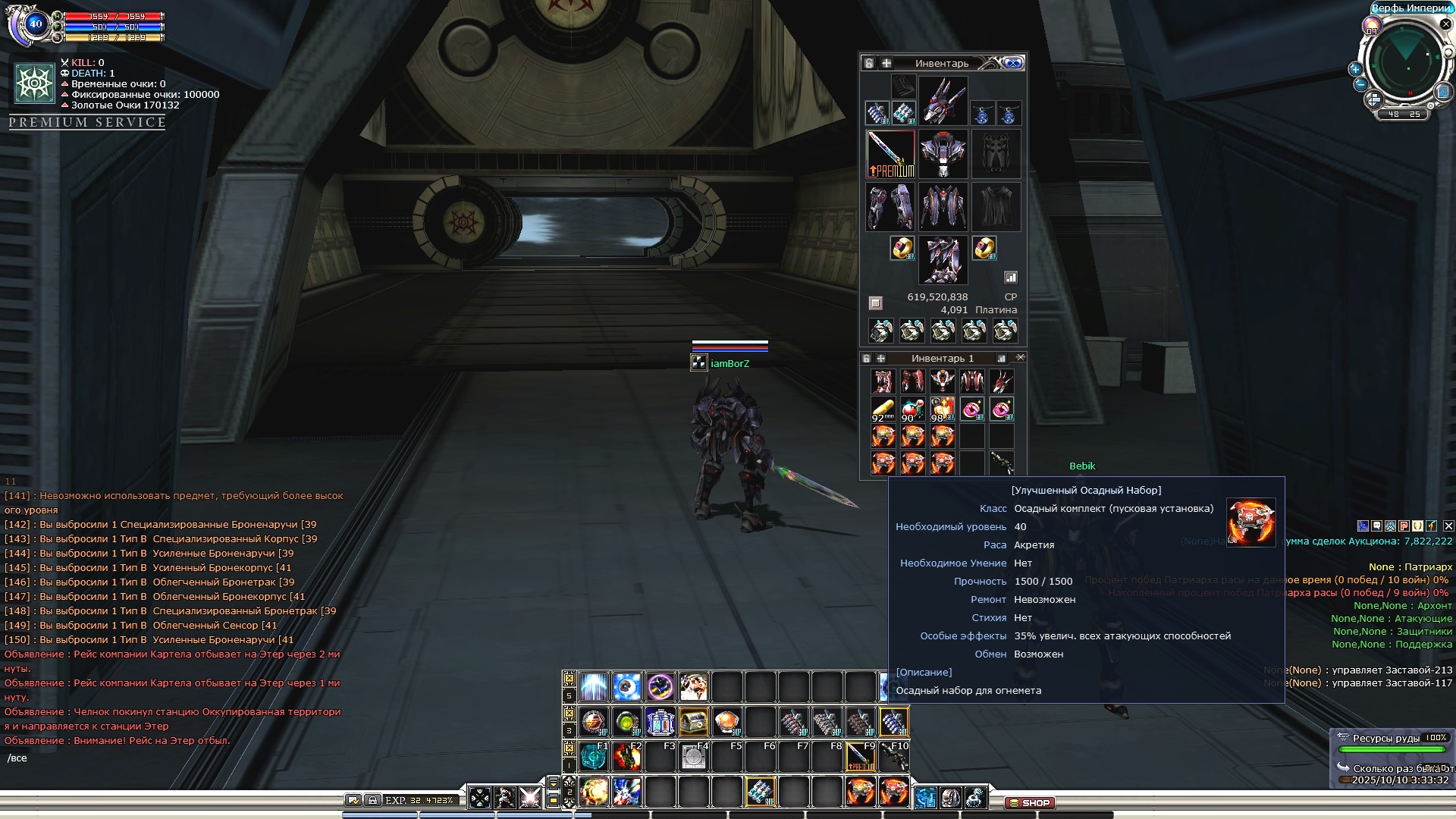Close the Инвентарь 1 bag window
The image size is (1456, 819).
tap(1020, 357)
